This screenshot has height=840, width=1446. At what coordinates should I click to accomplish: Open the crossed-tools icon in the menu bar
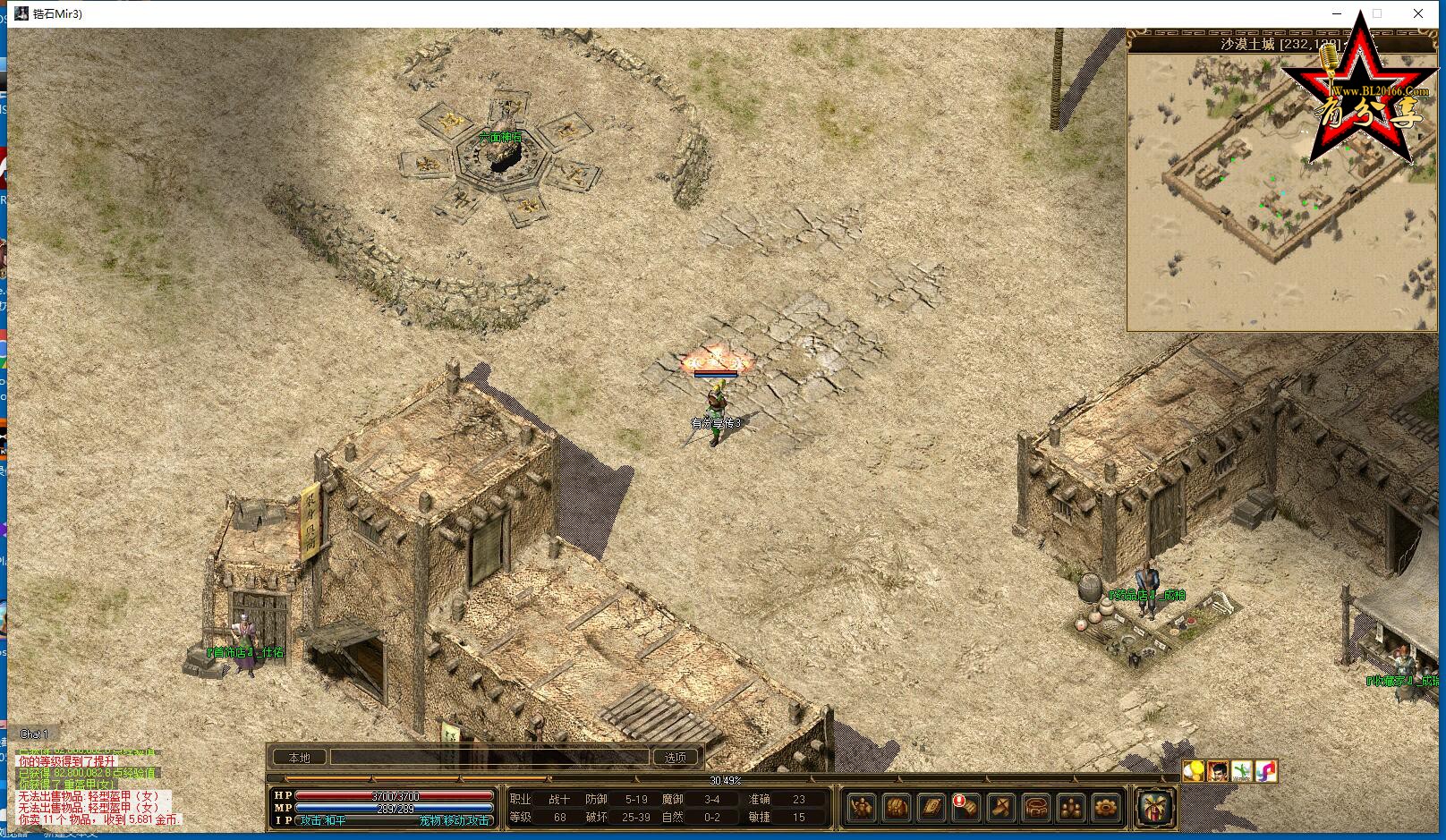(x=1002, y=808)
